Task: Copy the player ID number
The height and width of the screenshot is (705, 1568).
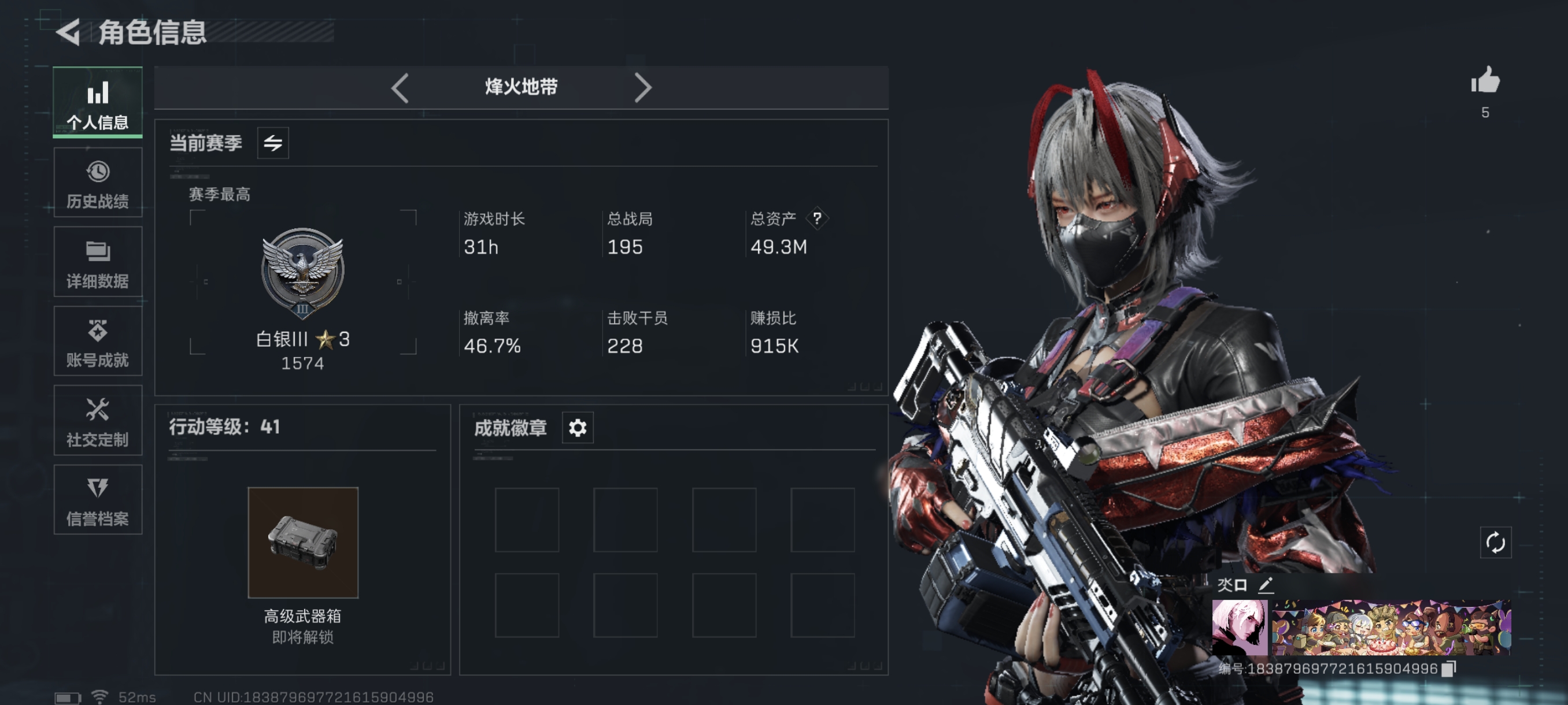Action: point(1449,669)
